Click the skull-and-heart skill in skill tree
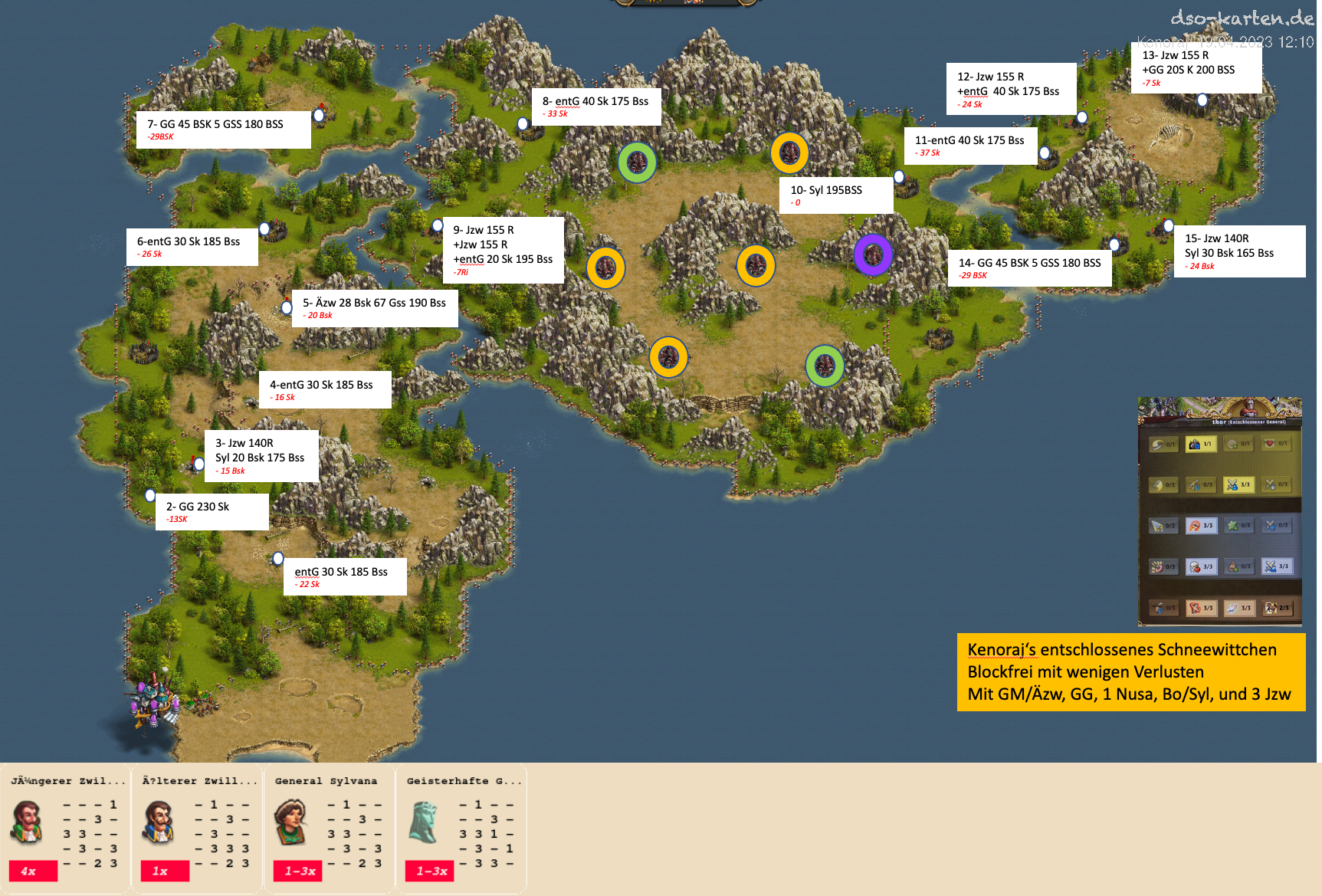This screenshot has height=896, width=1322. coord(1200,566)
